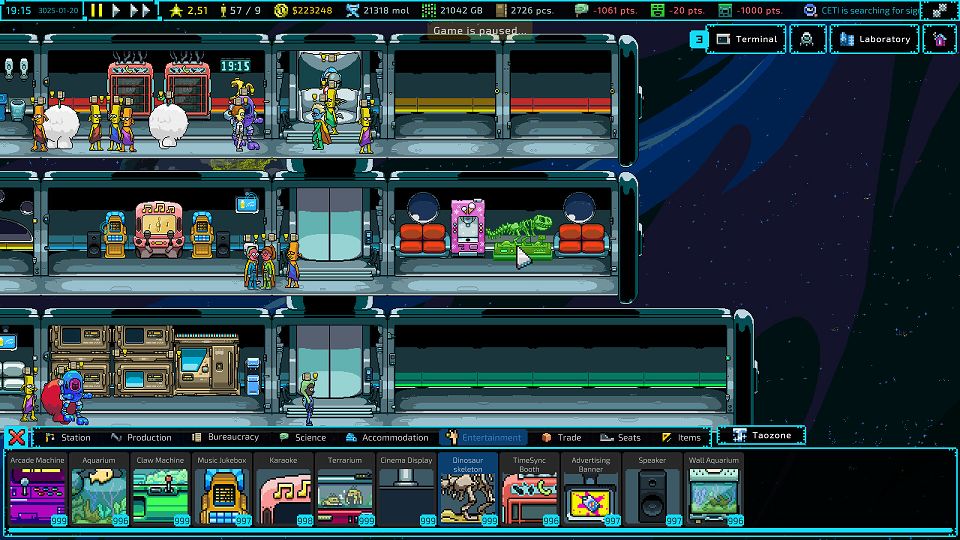Open the Laboratory panel
Image resolution: width=960 pixels, height=540 pixels.
(x=874, y=39)
